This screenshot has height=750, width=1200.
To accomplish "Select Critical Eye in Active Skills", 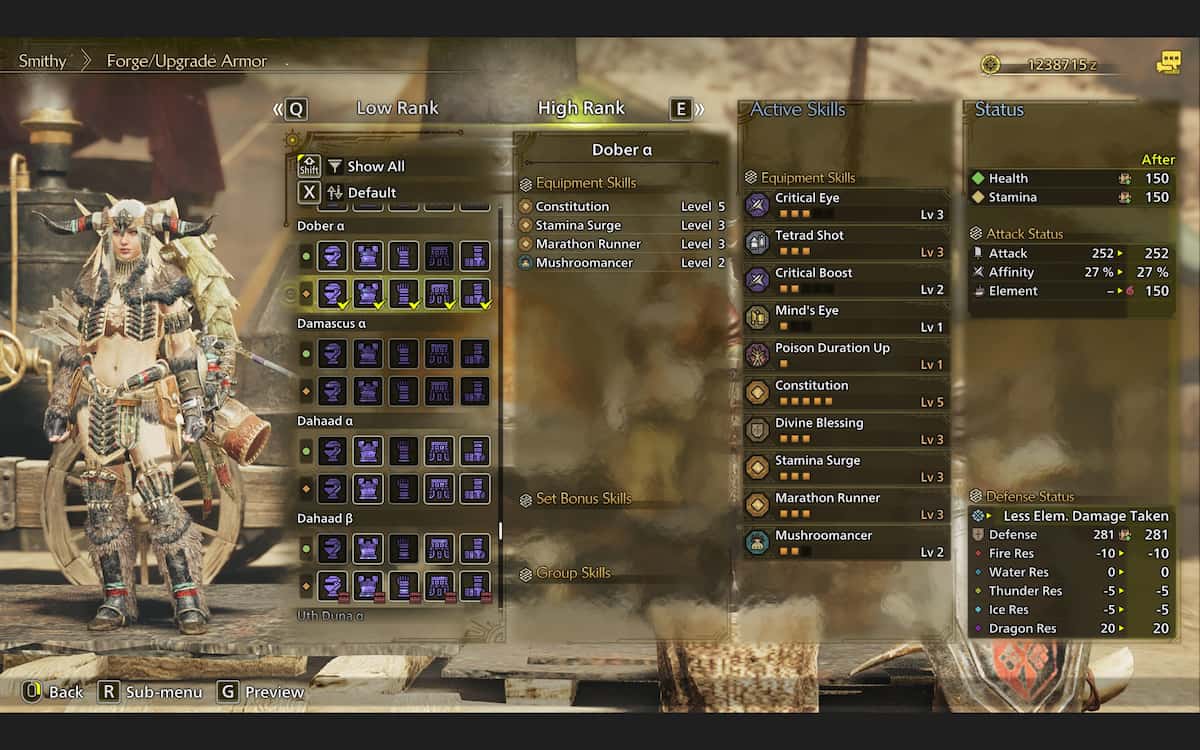I will (x=845, y=205).
